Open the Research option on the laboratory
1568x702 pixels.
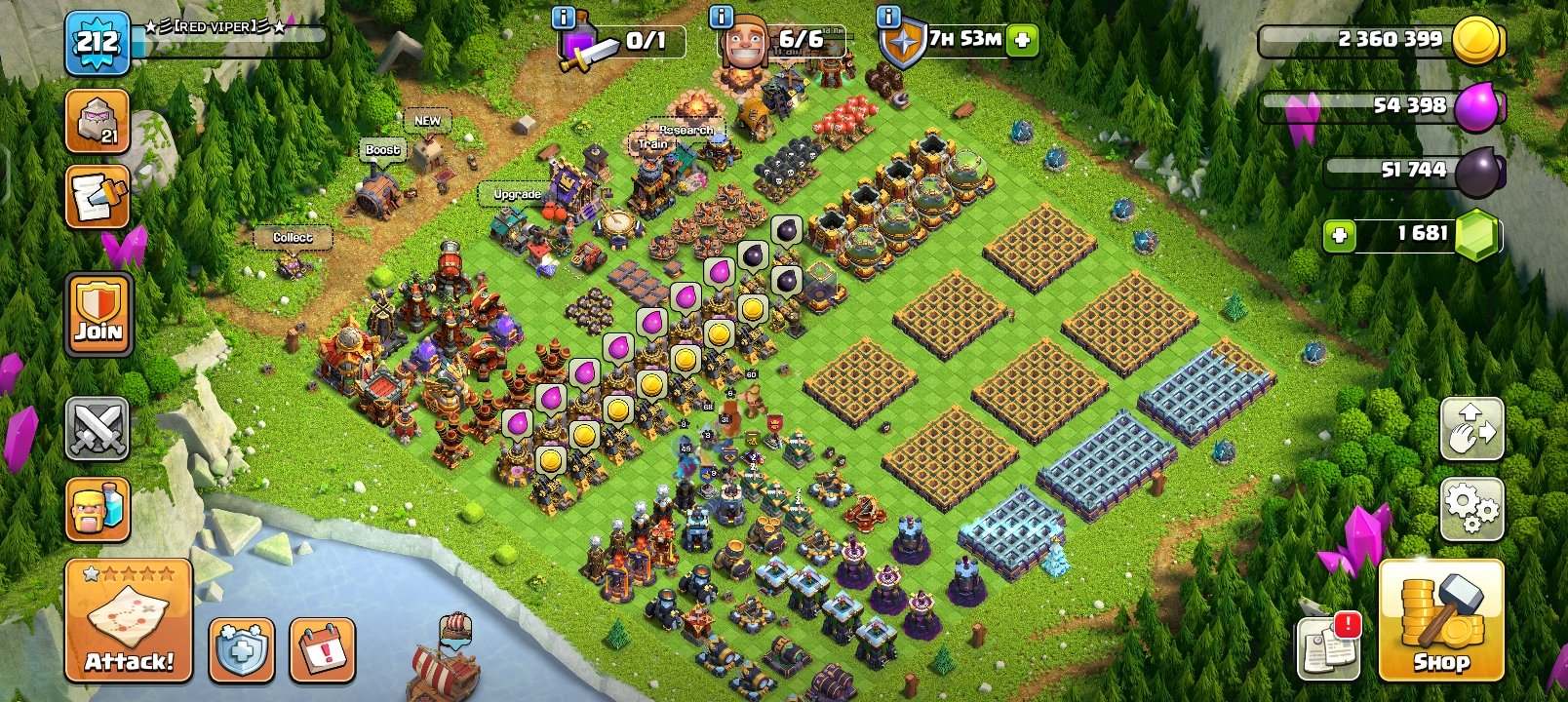686,128
